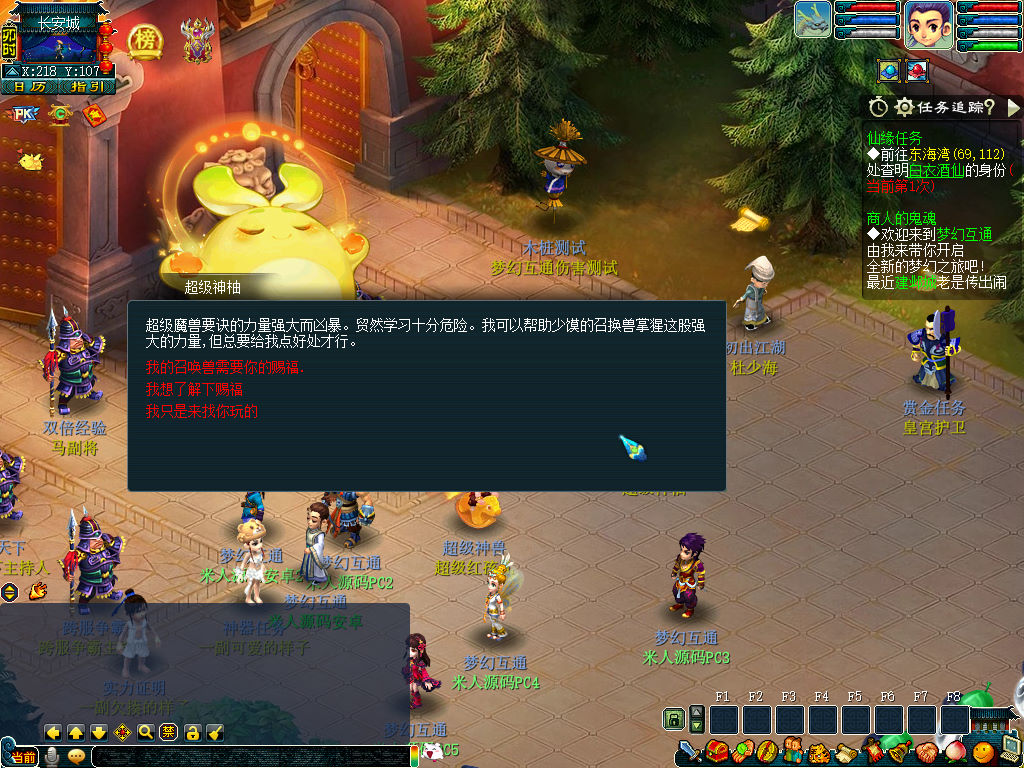Select the summoned pet portrait

click(x=813, y=20)
